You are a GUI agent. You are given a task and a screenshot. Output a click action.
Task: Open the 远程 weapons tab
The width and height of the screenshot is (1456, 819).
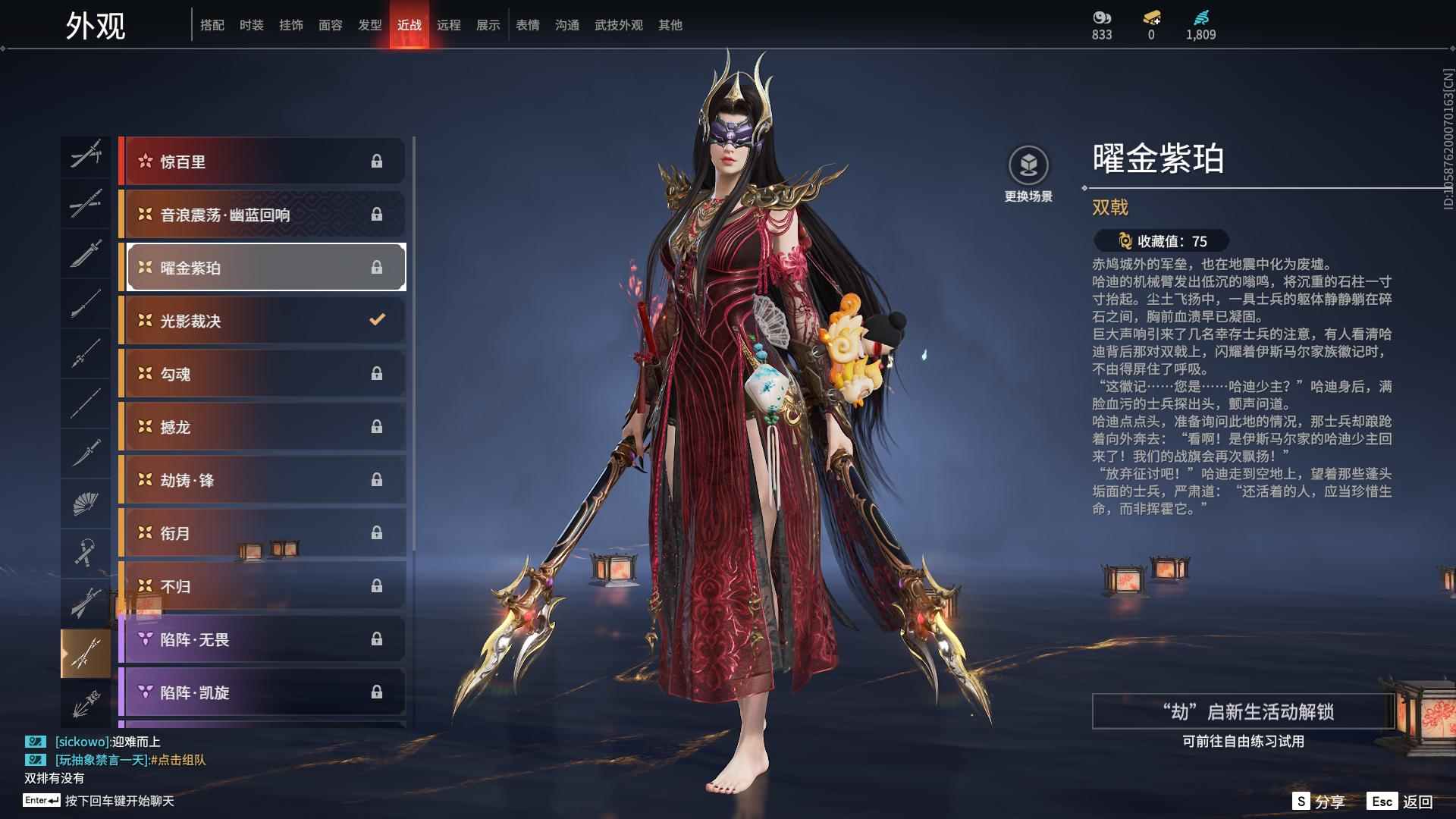pyautogui.click(x=449, y=24)
